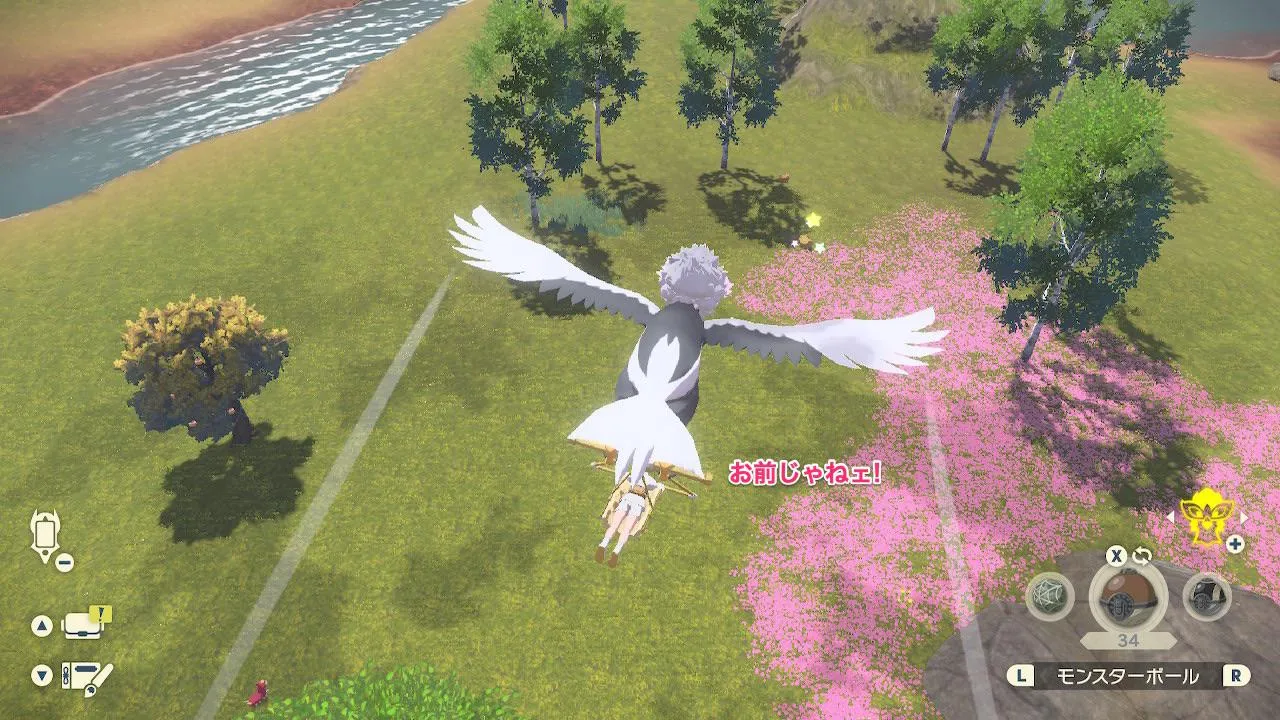Screen dimensions: 1280x720
Task: Select the brown Poké Ball in the center slot
Action: coord(1127,597)
